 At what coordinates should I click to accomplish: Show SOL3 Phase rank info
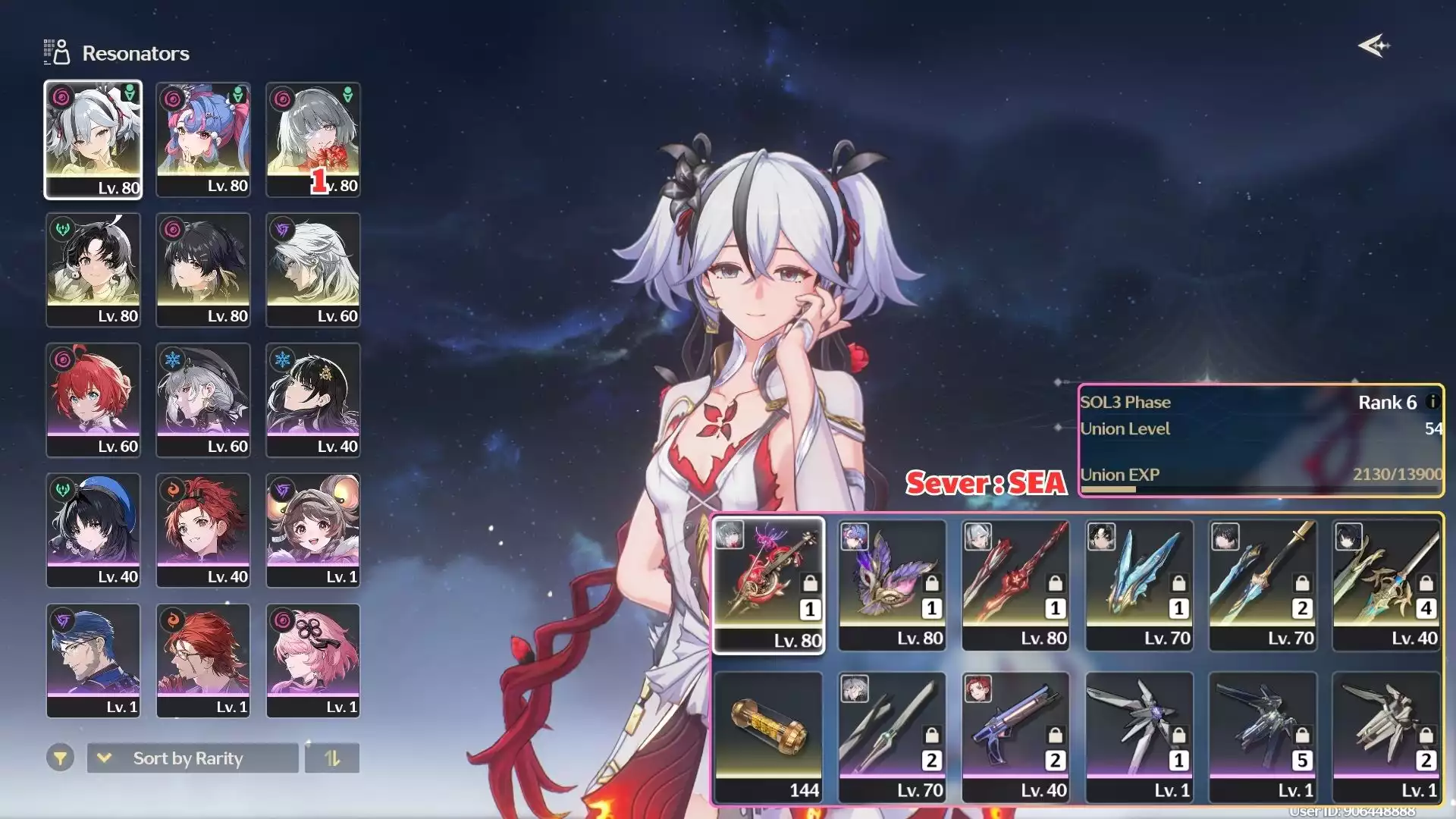[1432, 402]
